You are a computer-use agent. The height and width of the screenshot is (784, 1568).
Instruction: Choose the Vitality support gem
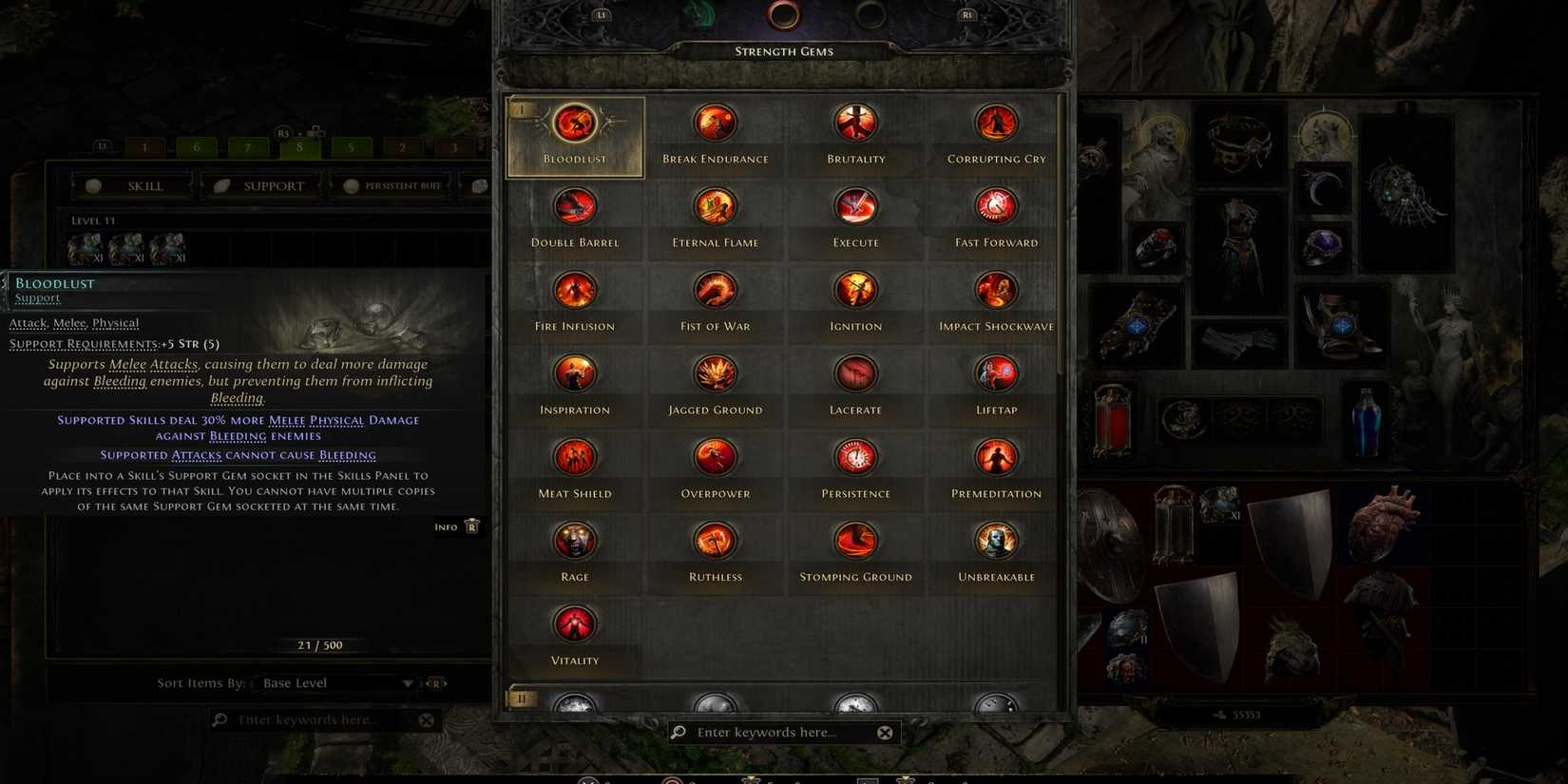574,623
